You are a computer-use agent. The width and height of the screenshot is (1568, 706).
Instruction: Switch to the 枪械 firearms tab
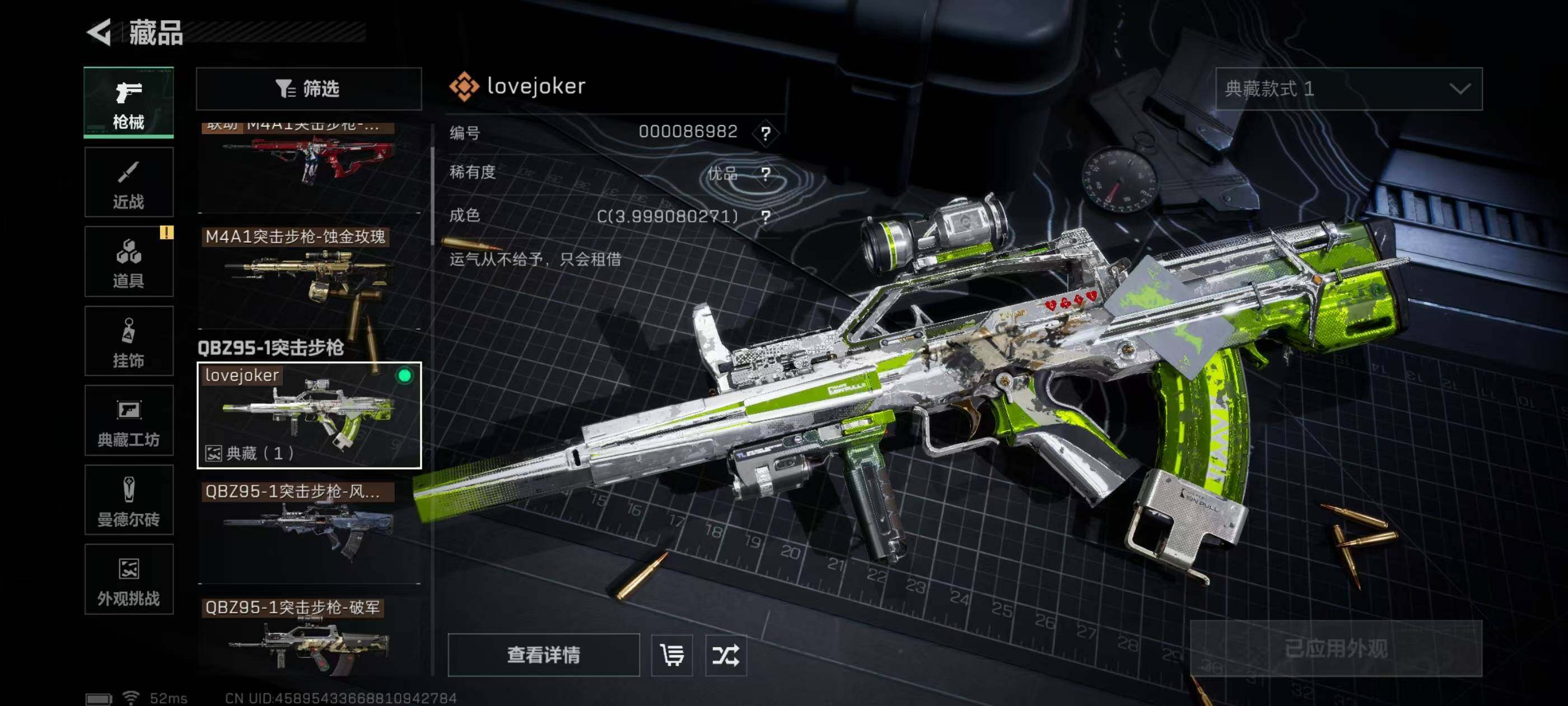(x=128, y=103)
